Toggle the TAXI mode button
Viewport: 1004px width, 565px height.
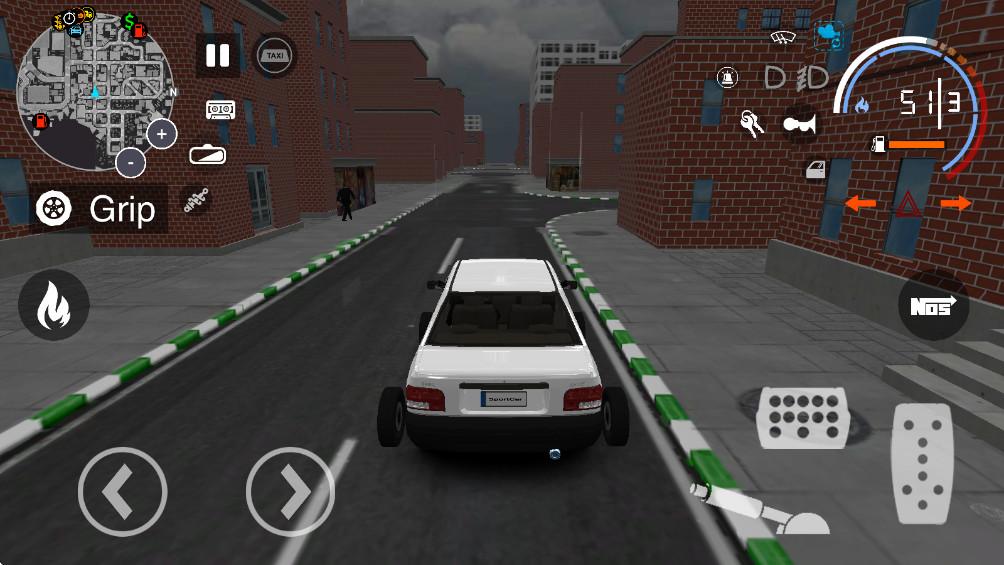click(x=275, y=57)
